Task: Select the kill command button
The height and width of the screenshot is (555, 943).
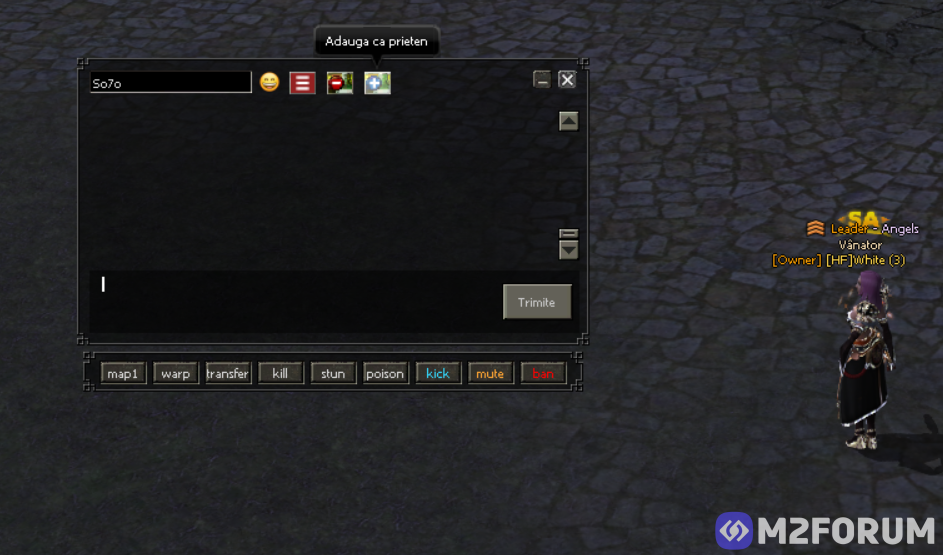Action: [x=281, y=374]
